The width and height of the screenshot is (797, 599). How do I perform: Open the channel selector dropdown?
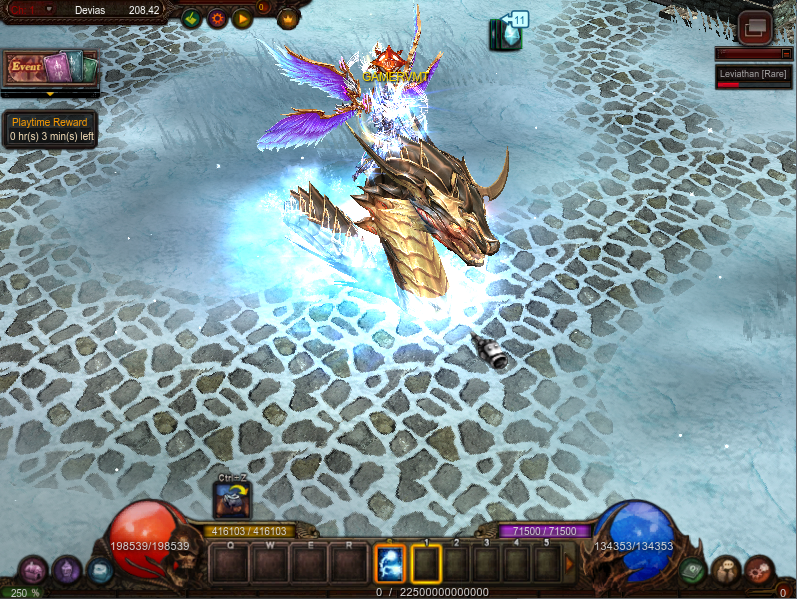coord(49,9)
